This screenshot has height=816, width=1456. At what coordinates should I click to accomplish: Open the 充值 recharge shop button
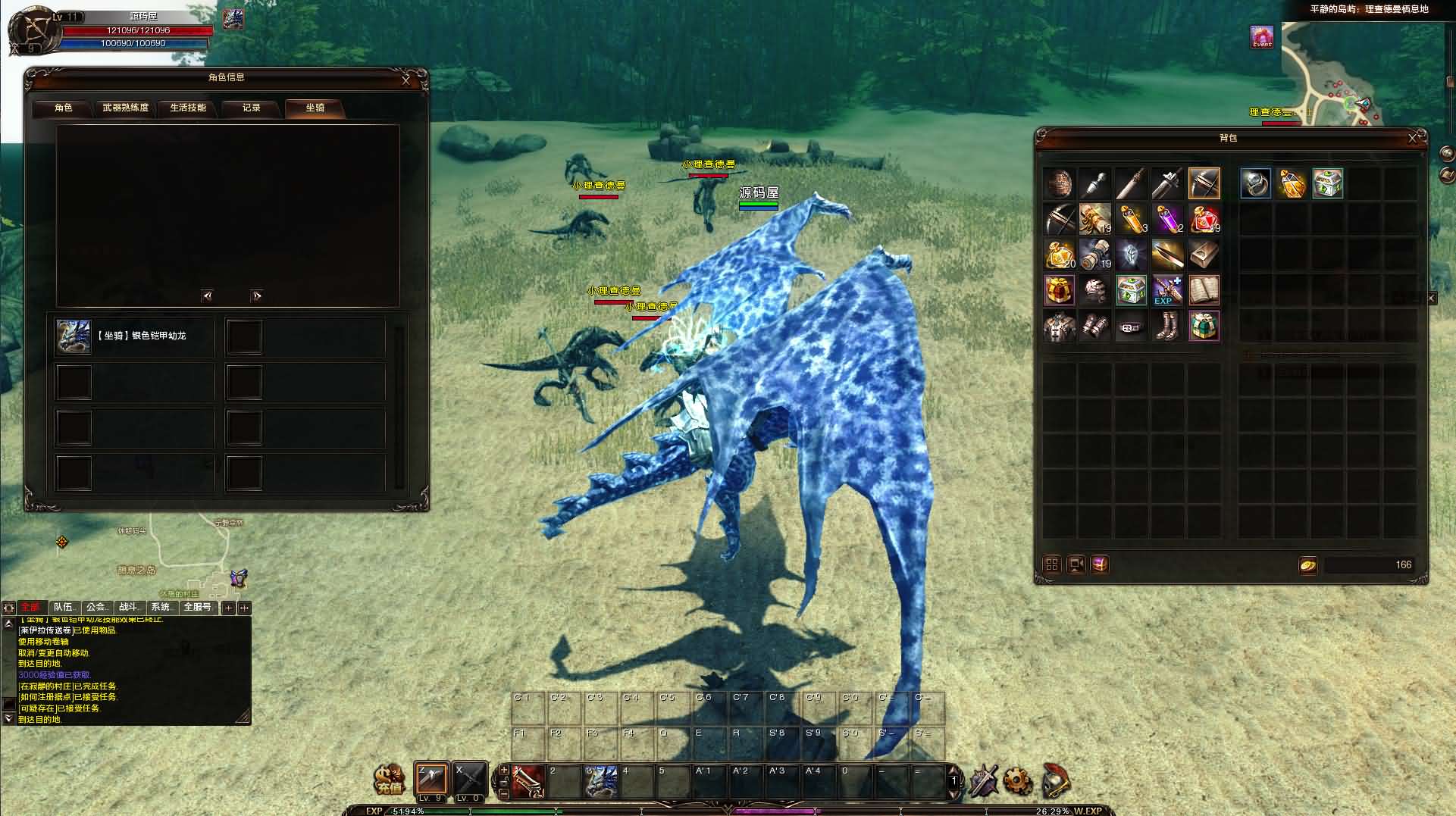click(390, 780)
